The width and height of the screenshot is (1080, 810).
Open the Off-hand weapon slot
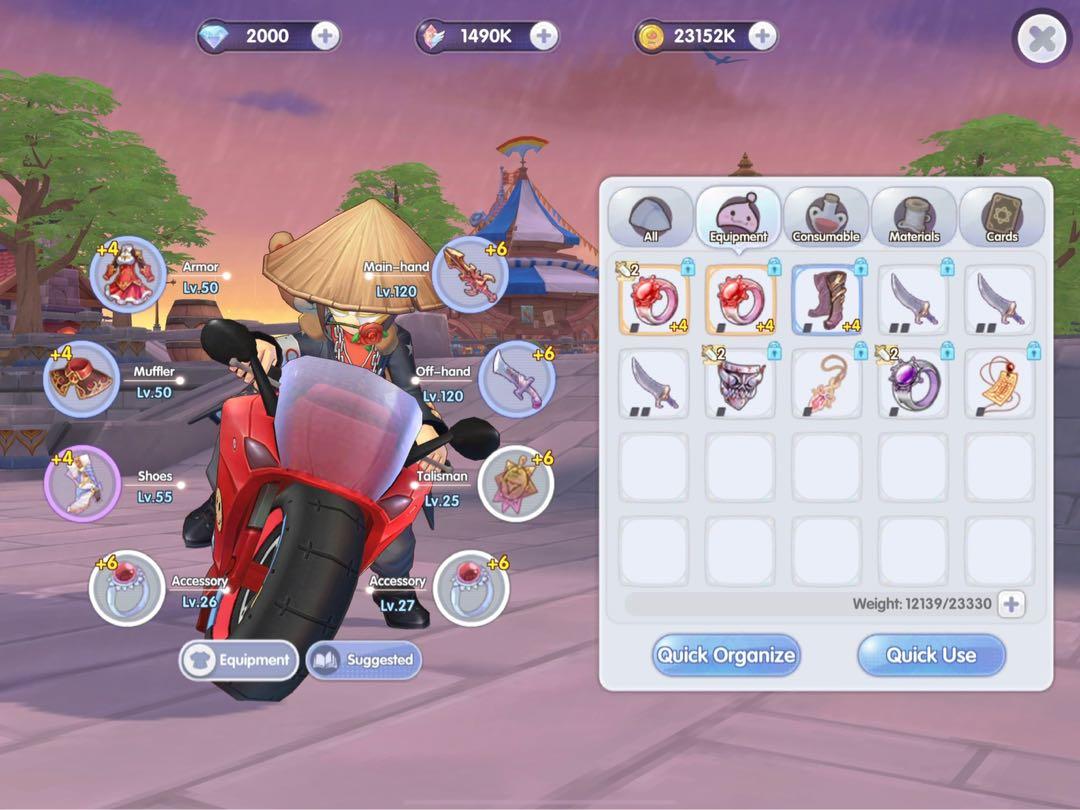516,379
